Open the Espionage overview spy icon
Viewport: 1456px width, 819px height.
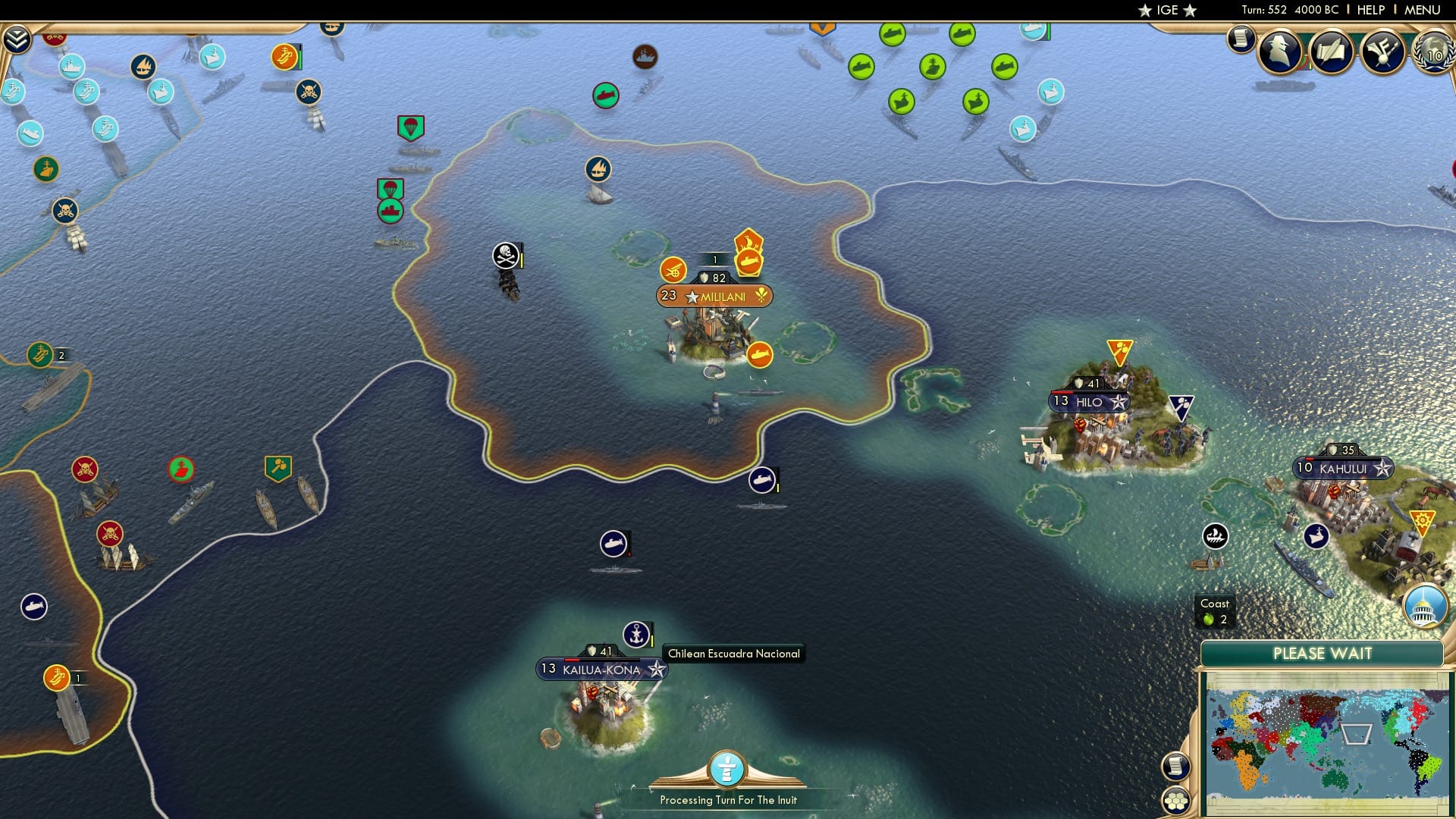(x=1280, y=52)
